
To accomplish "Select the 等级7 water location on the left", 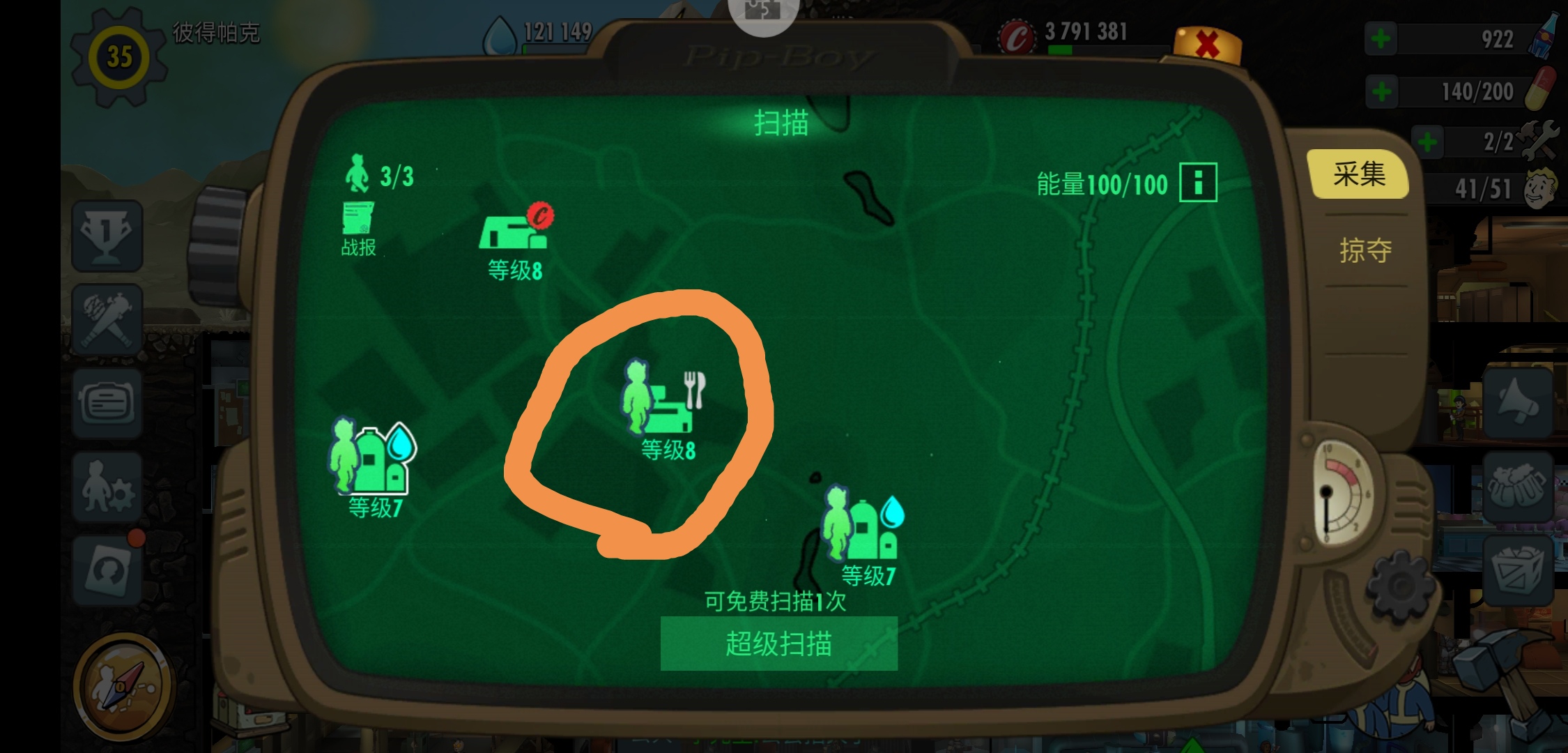I will click(369, 453).
